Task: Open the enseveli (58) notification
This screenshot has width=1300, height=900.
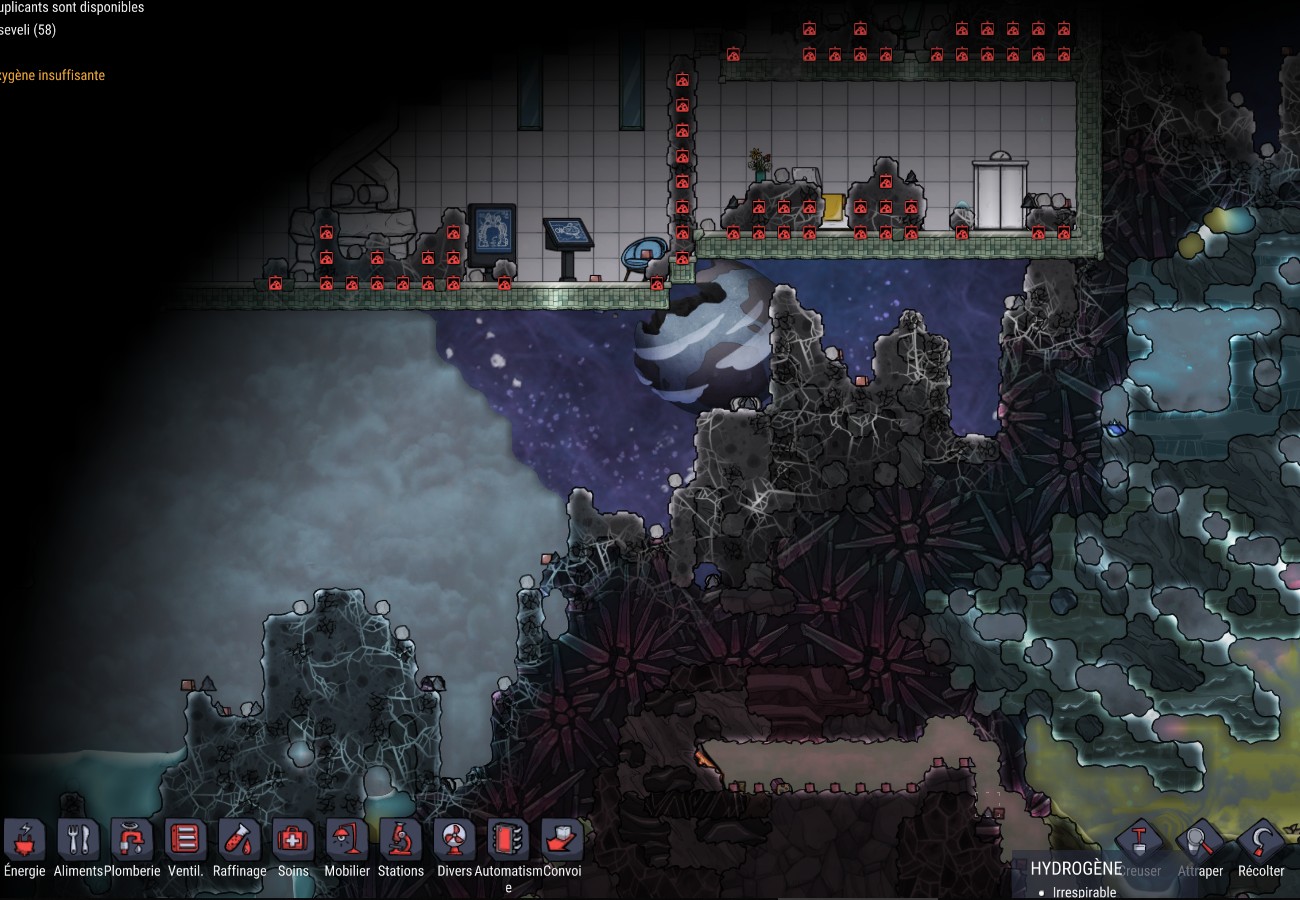Action: 28,30
